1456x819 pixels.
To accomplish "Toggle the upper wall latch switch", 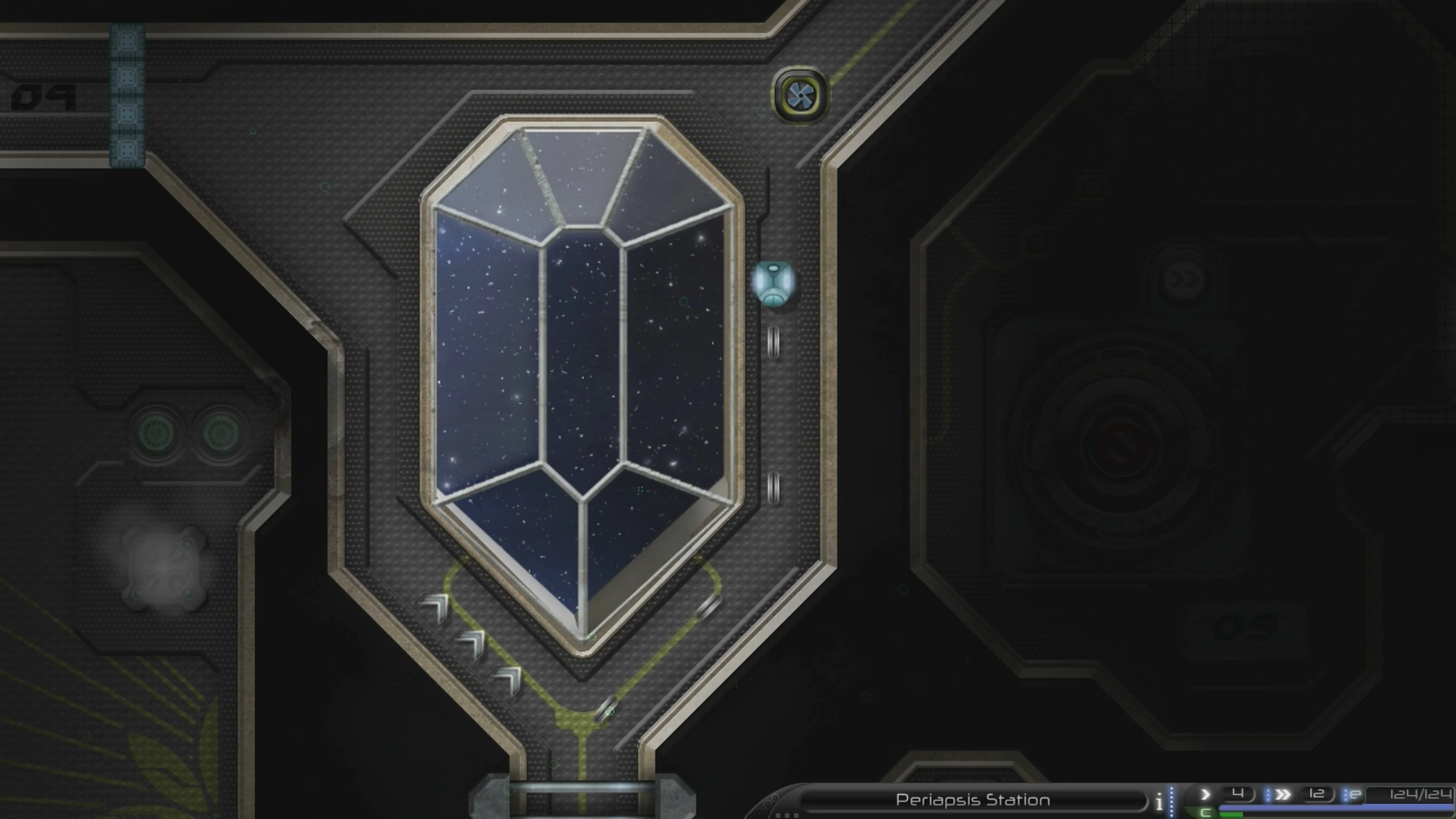I will tap(773, 343).
